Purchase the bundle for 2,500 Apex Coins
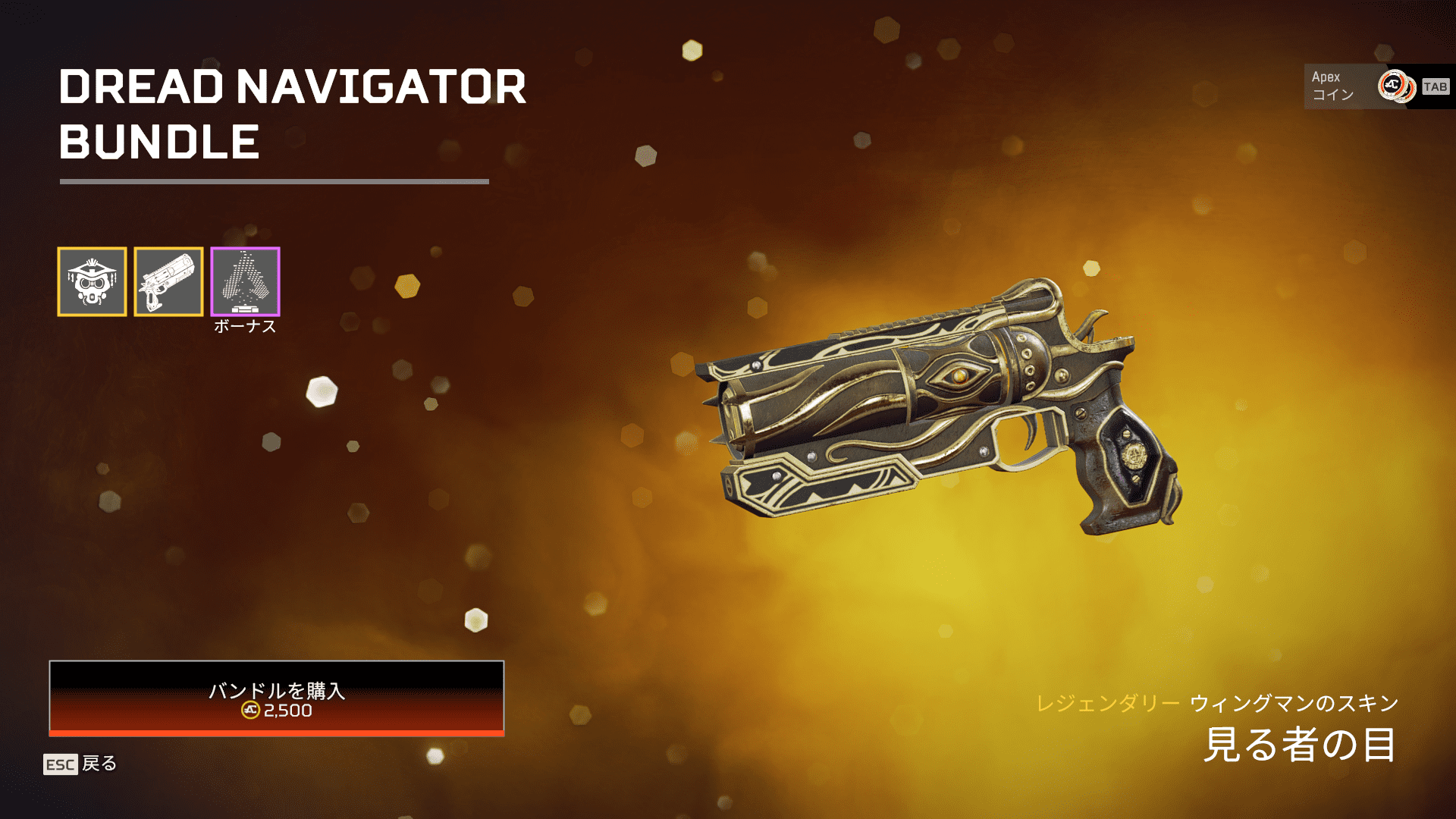Screen dimensions: 1456x819 [x=276, y=698]
